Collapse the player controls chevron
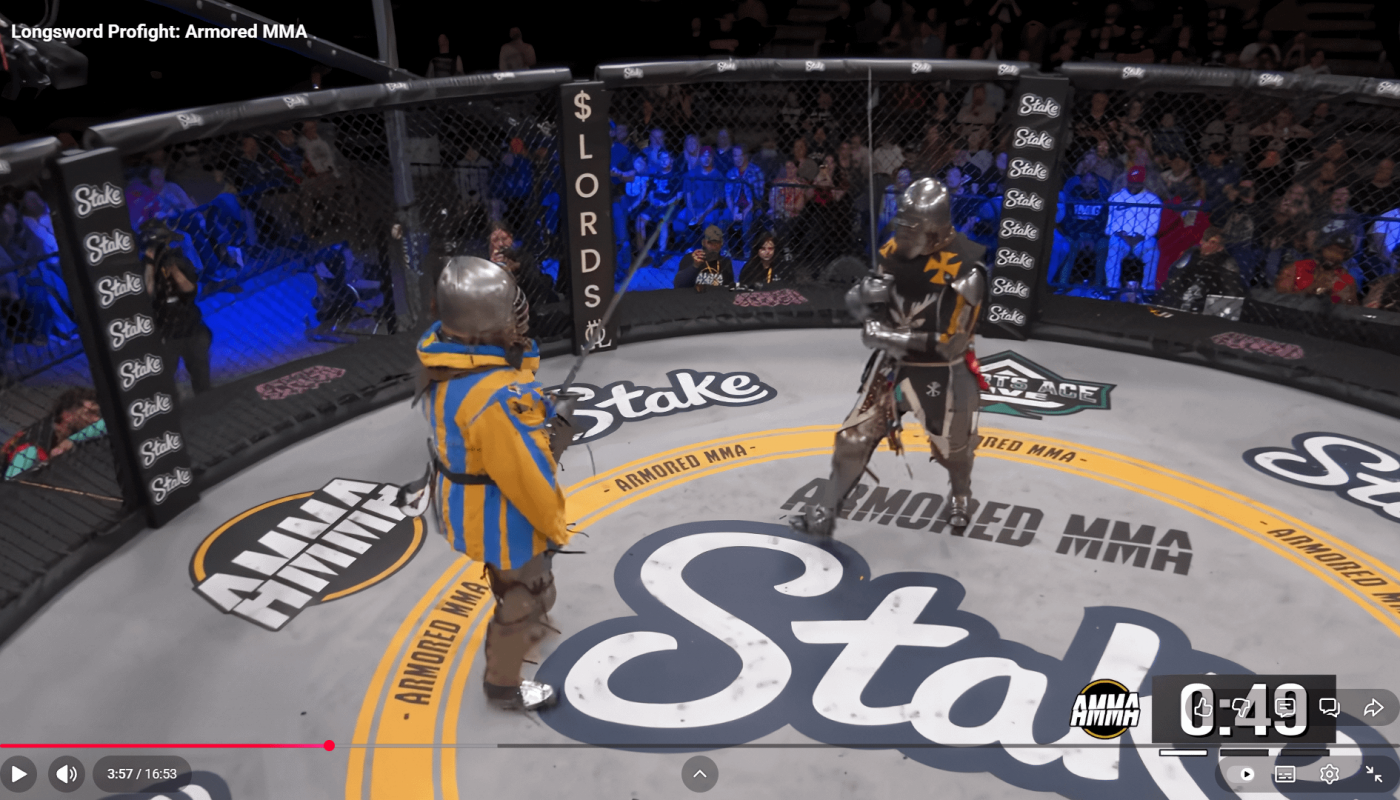The width and height of the screenshot is (1400, 800). 700,773
